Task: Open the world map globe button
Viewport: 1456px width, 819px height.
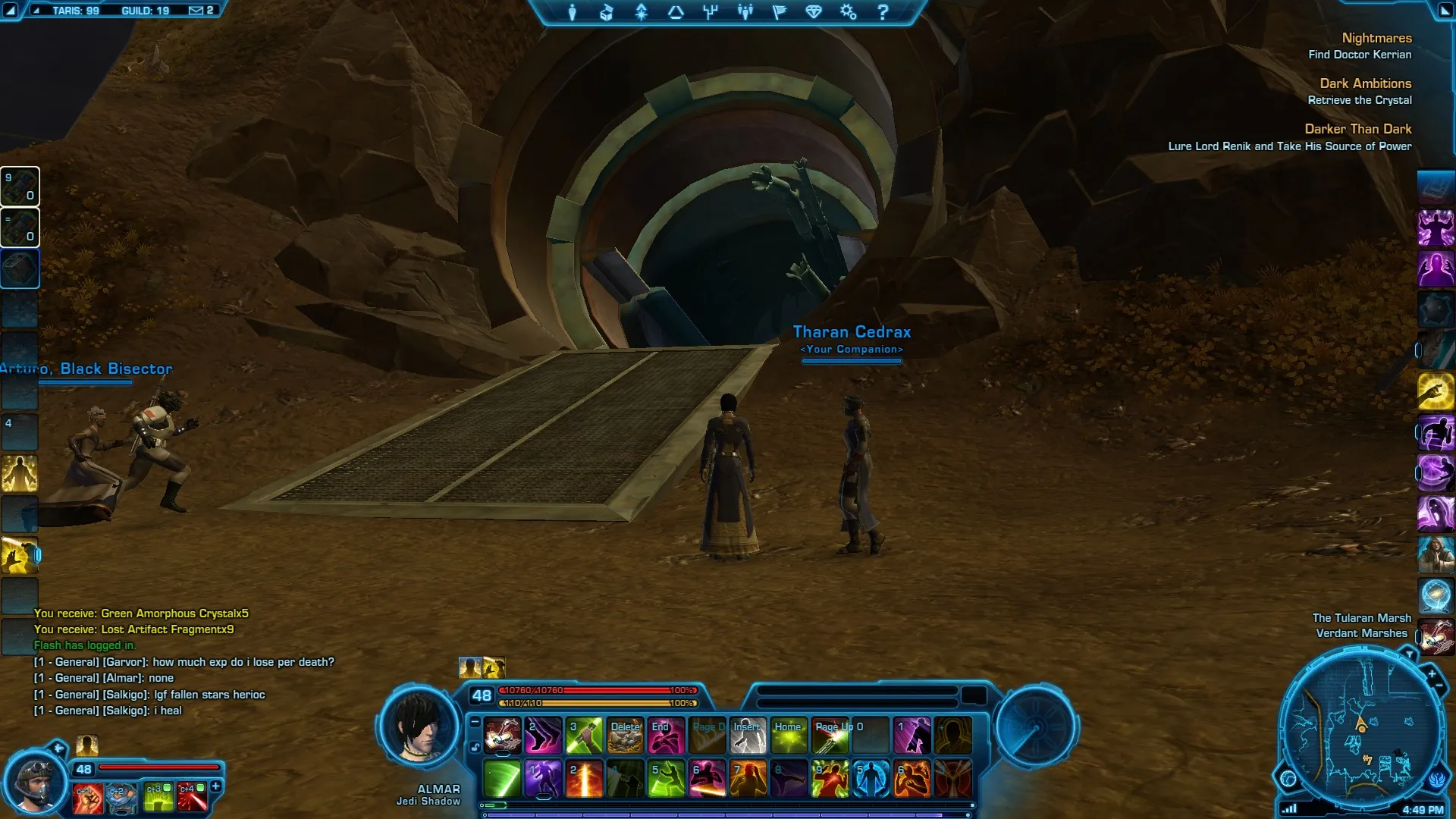Action: point(1288,778)
